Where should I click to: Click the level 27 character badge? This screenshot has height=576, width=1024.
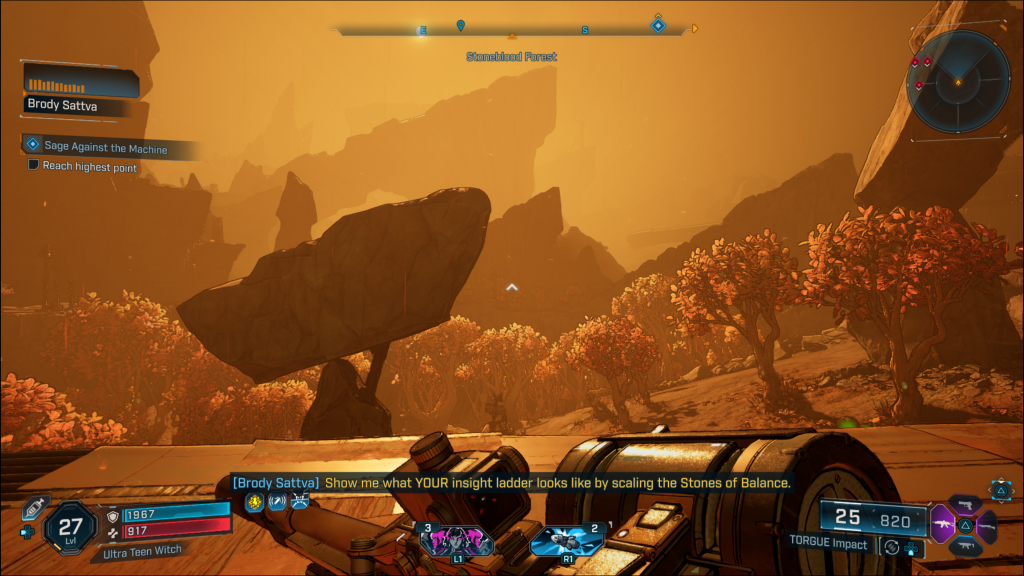tap(70, 526)
